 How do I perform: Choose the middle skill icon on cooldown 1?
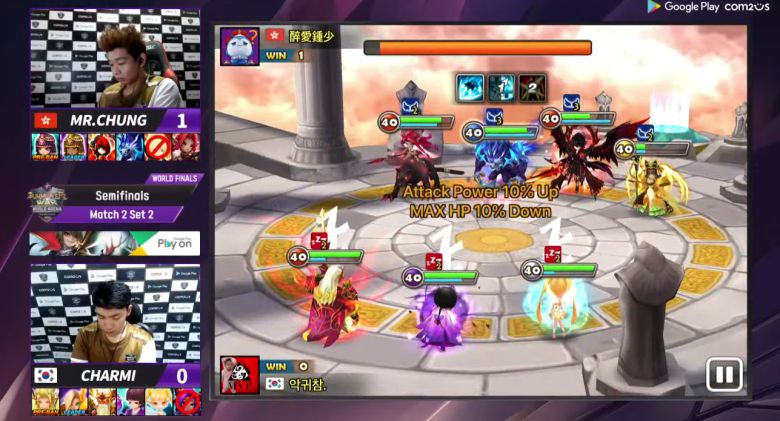click(501, 88)
